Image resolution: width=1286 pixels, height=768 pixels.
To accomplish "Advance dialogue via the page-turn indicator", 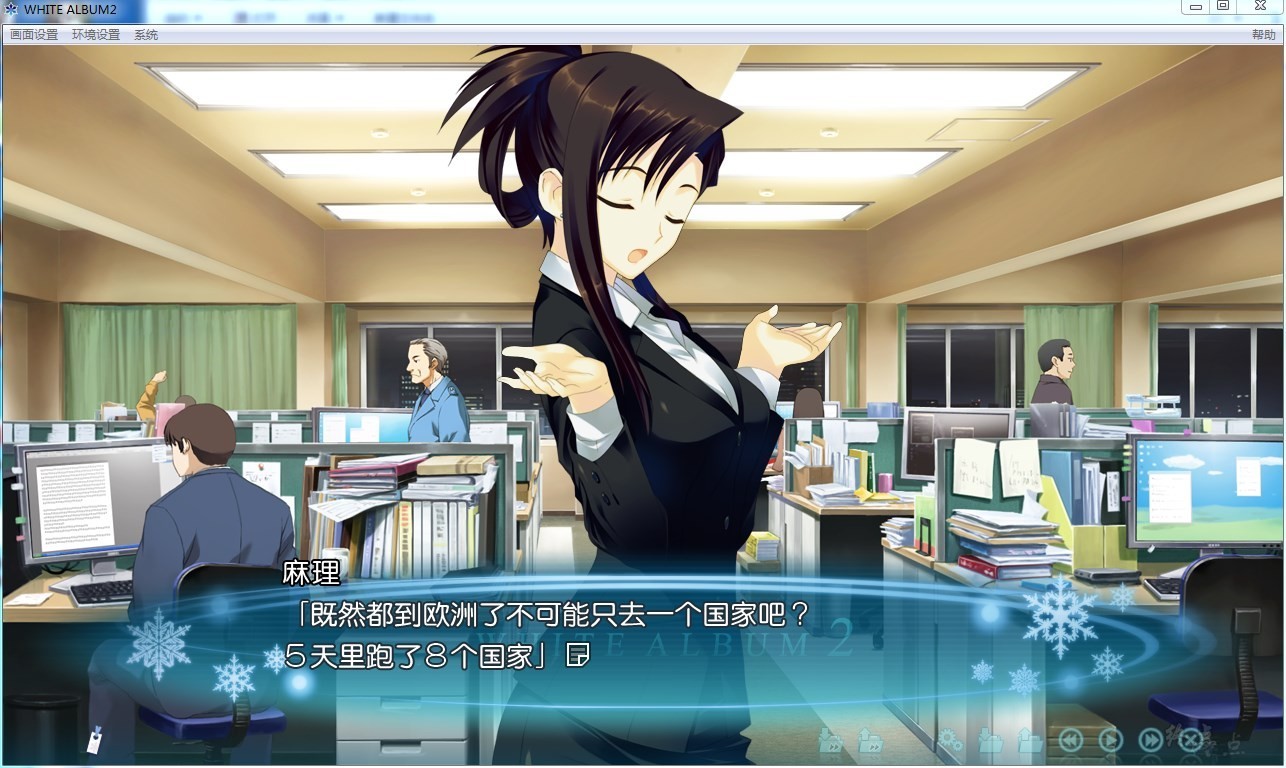I will pos(577,656).
